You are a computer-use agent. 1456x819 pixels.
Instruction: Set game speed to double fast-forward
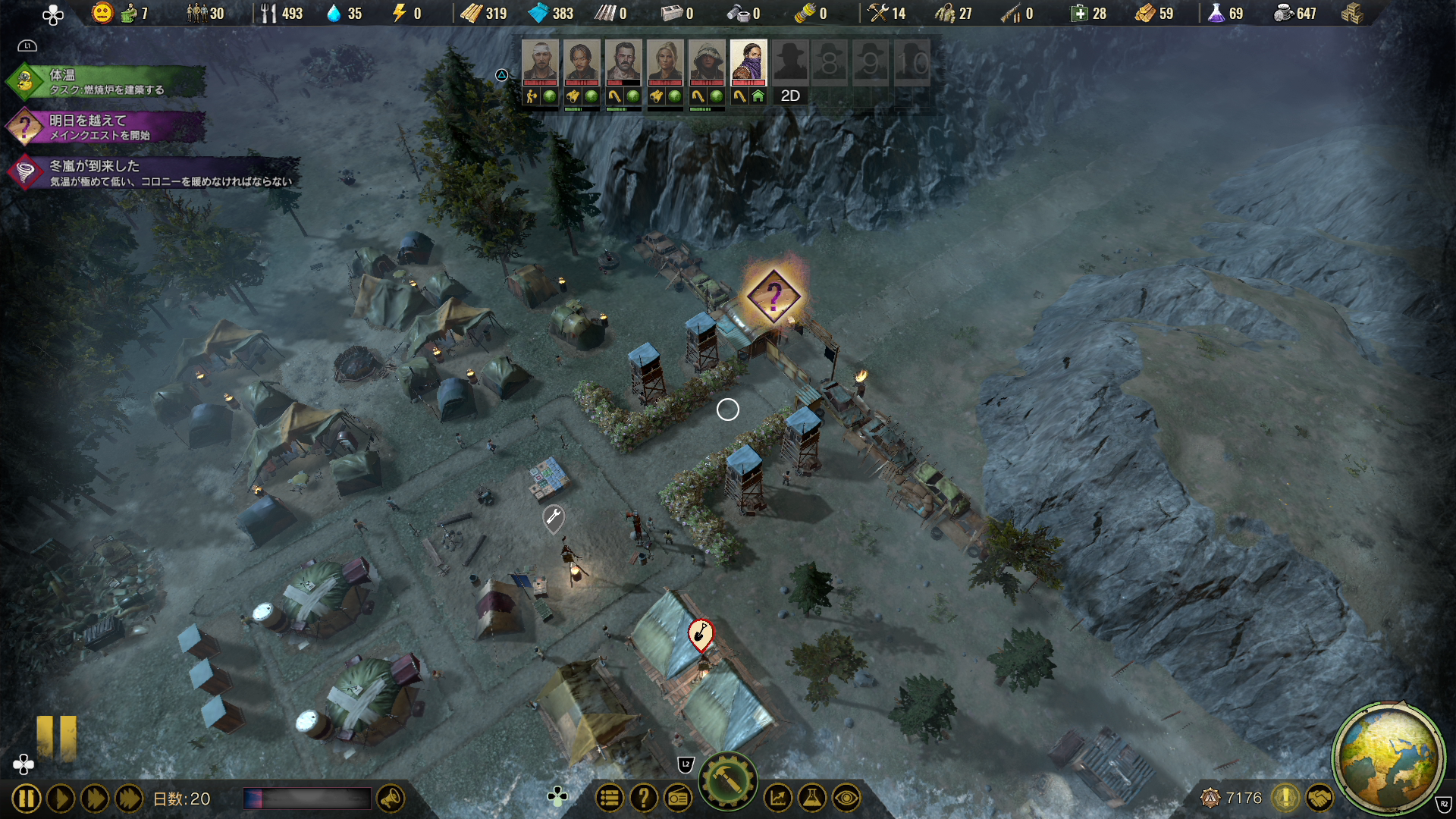click(x=95, y=799)
